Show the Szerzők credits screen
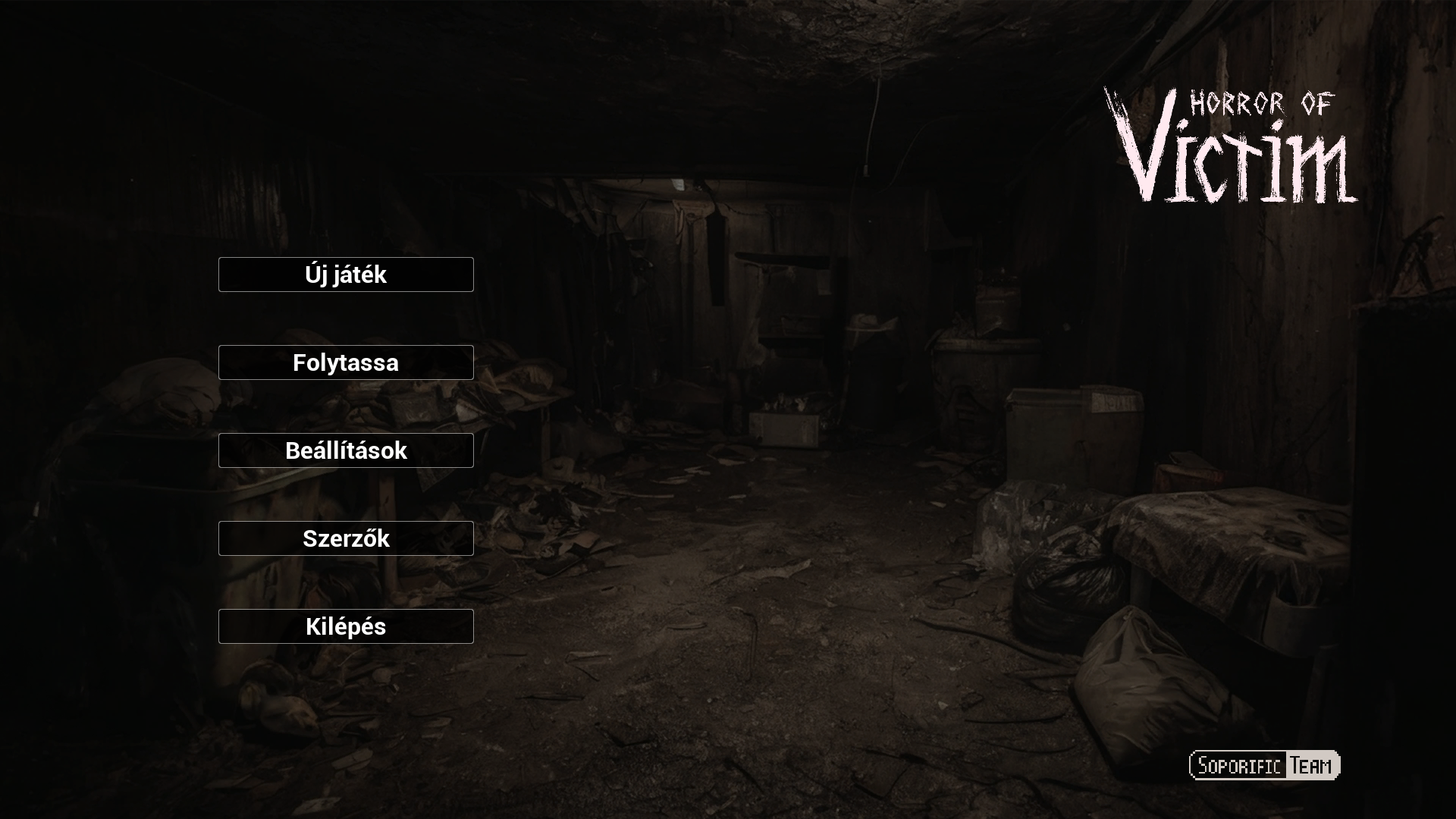This screenshot has width=1456, height=819. (x=346, y=538)
